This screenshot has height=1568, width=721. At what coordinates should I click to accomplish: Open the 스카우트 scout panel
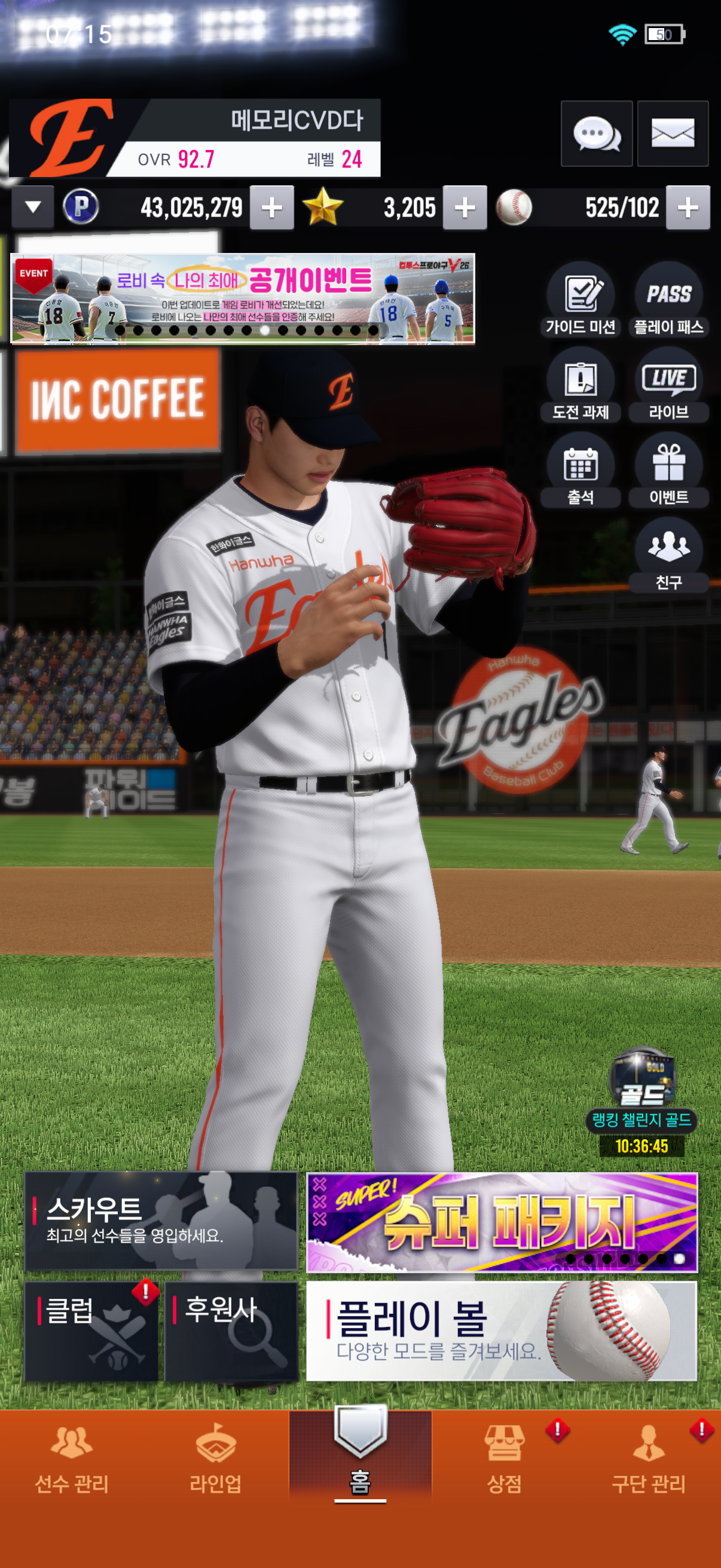click(x=161, y=1221)
